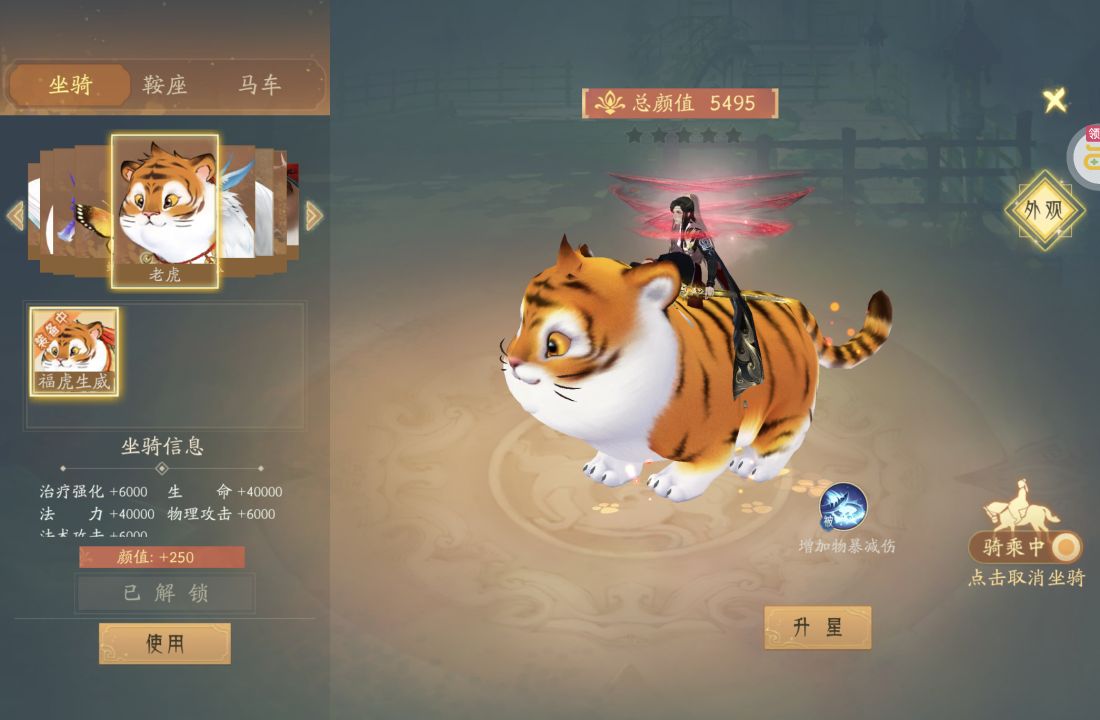Click the 升星 upgrade button
The width and height of the screenshot is (1100, 720).
(x=817, y=627)
